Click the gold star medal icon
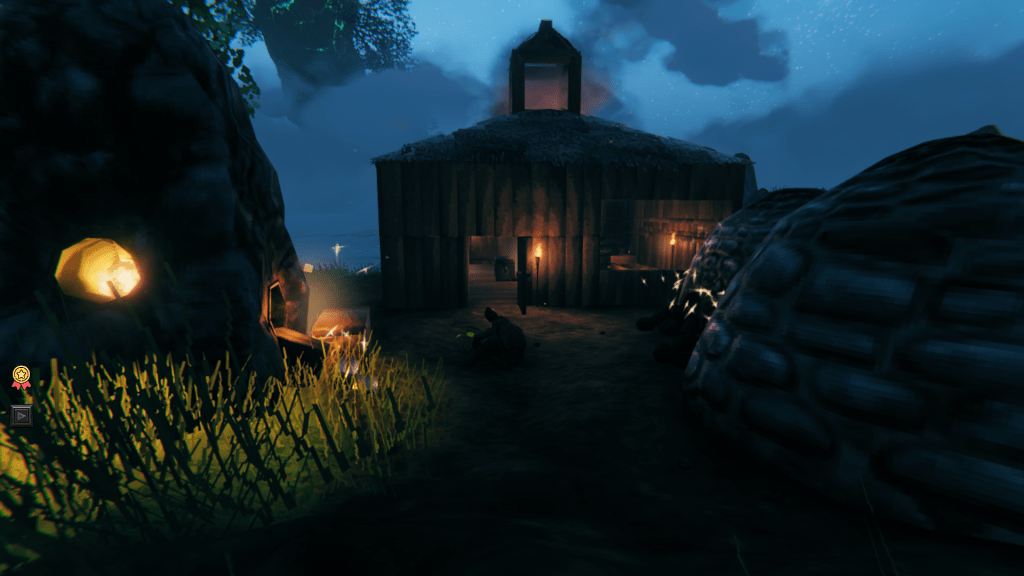Screen dimensions: 1024x576 tap(21, 376)
